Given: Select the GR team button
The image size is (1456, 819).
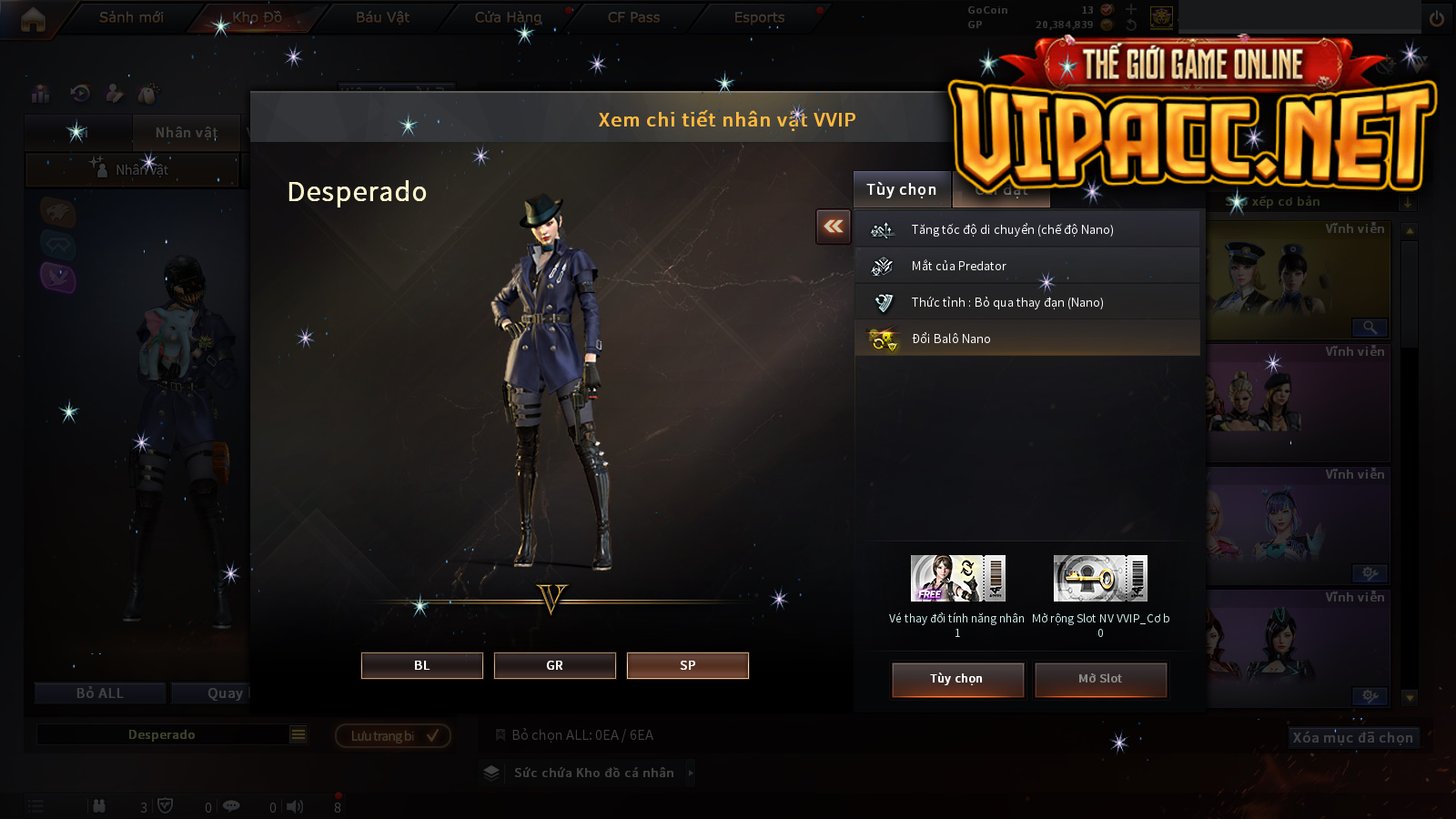Looking at the screenshot, I should point(554,665).
